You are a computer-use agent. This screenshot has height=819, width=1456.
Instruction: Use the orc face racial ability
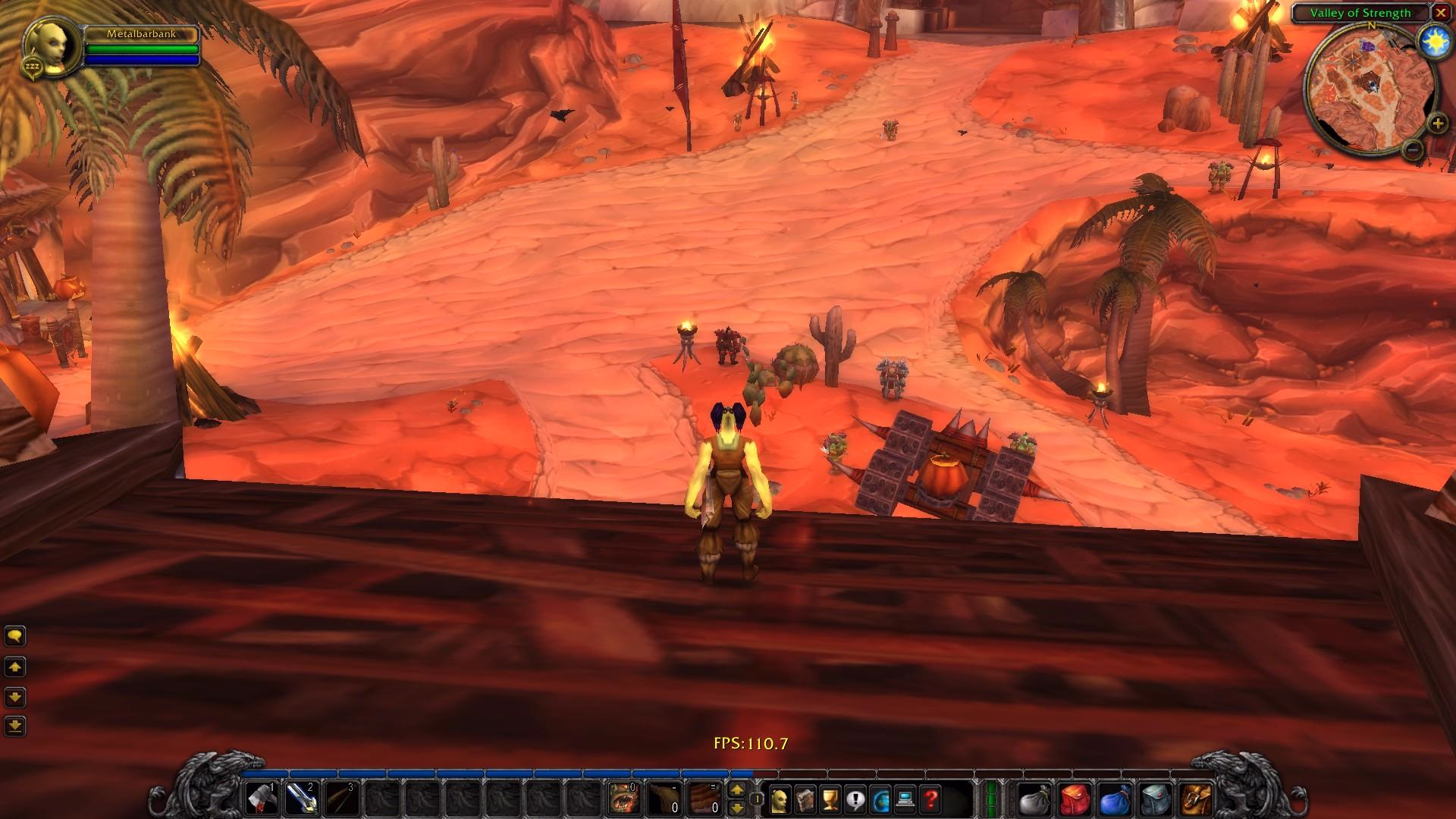coord(624,799)
